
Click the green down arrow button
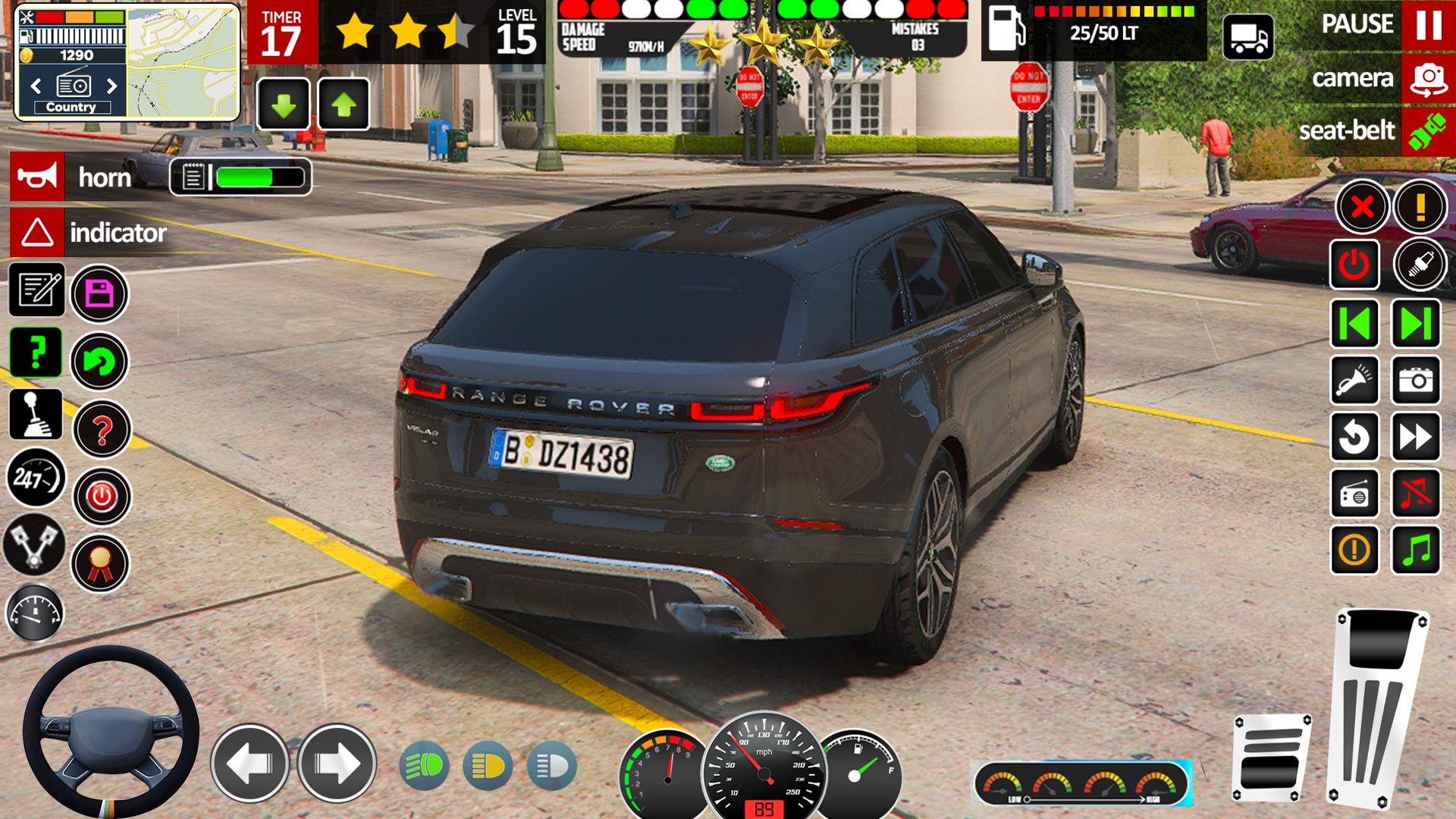pos(284,105)
